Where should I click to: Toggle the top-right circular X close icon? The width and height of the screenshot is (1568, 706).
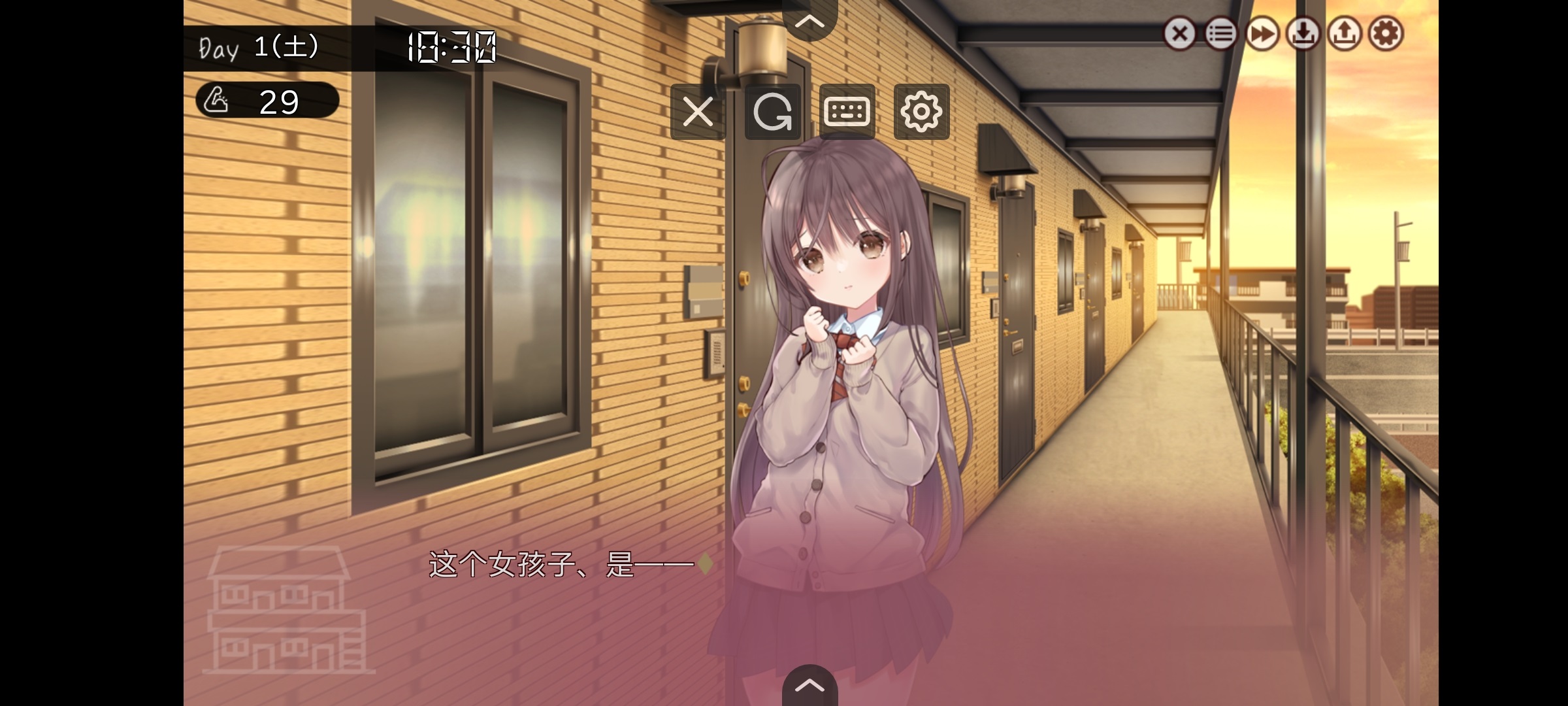tap(1179, 33)
